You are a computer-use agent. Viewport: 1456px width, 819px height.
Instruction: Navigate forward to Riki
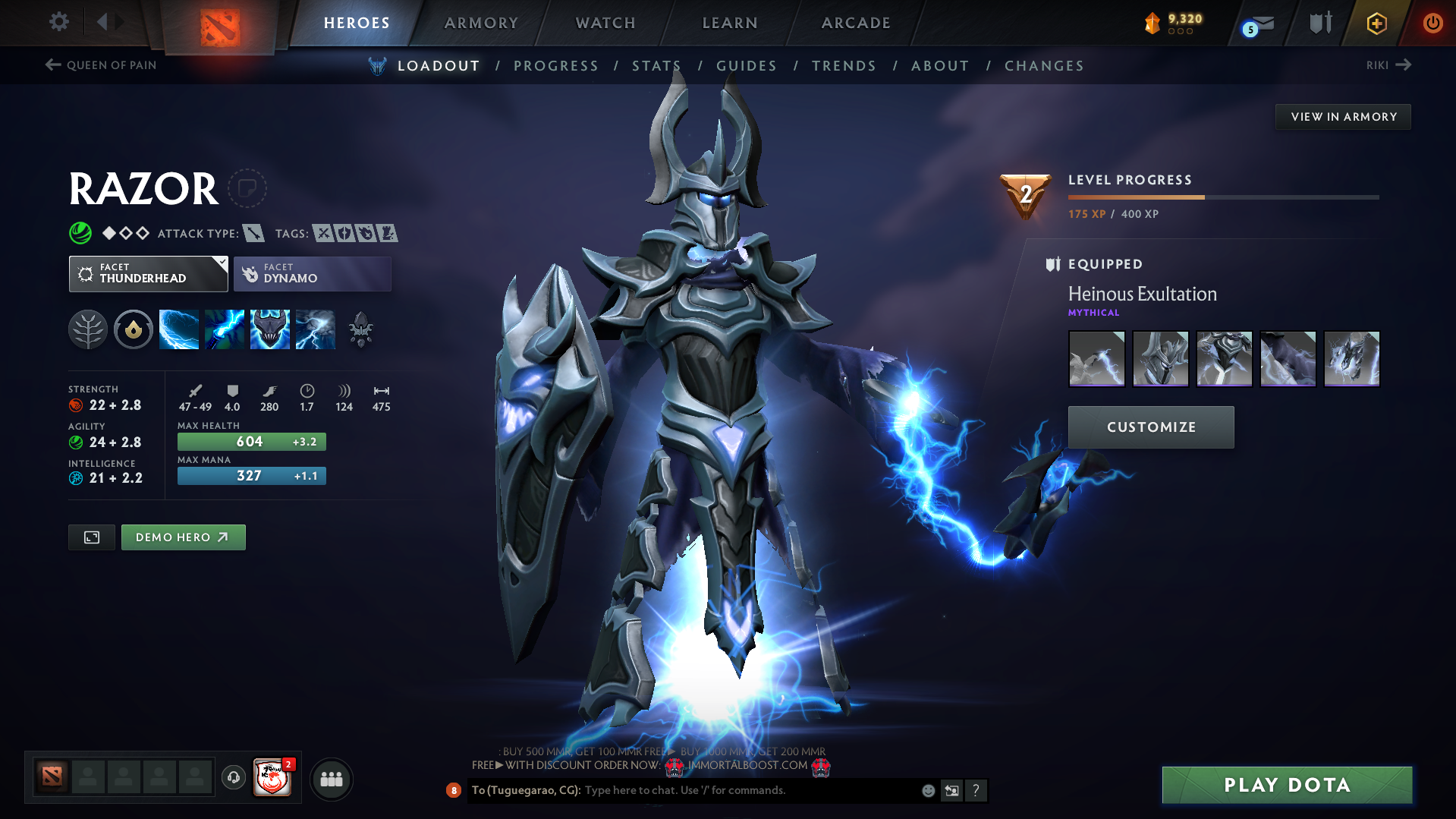(x=1389, y=65)
